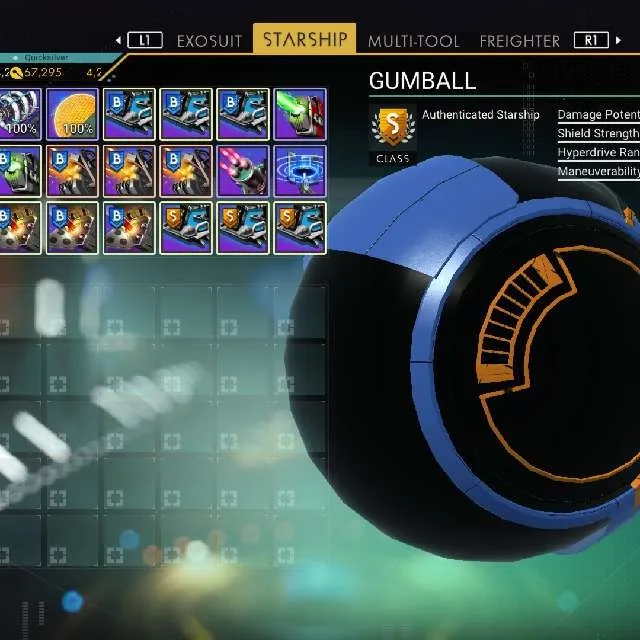Switch to the Exosuit tab
The height and width of the screenshot is (640, 640).
click(x=210, y=41)
